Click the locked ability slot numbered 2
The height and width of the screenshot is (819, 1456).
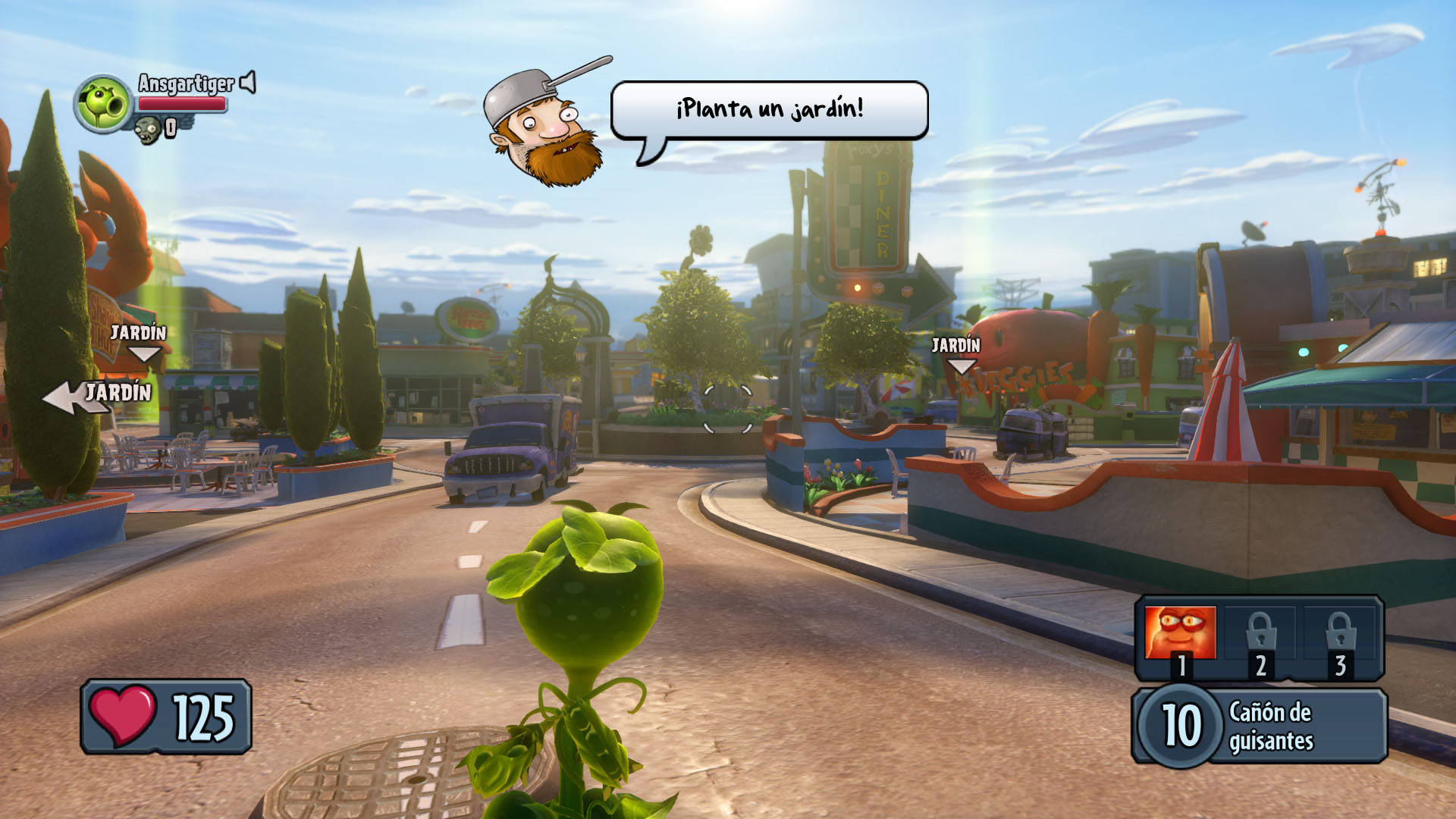(1260, 637)
